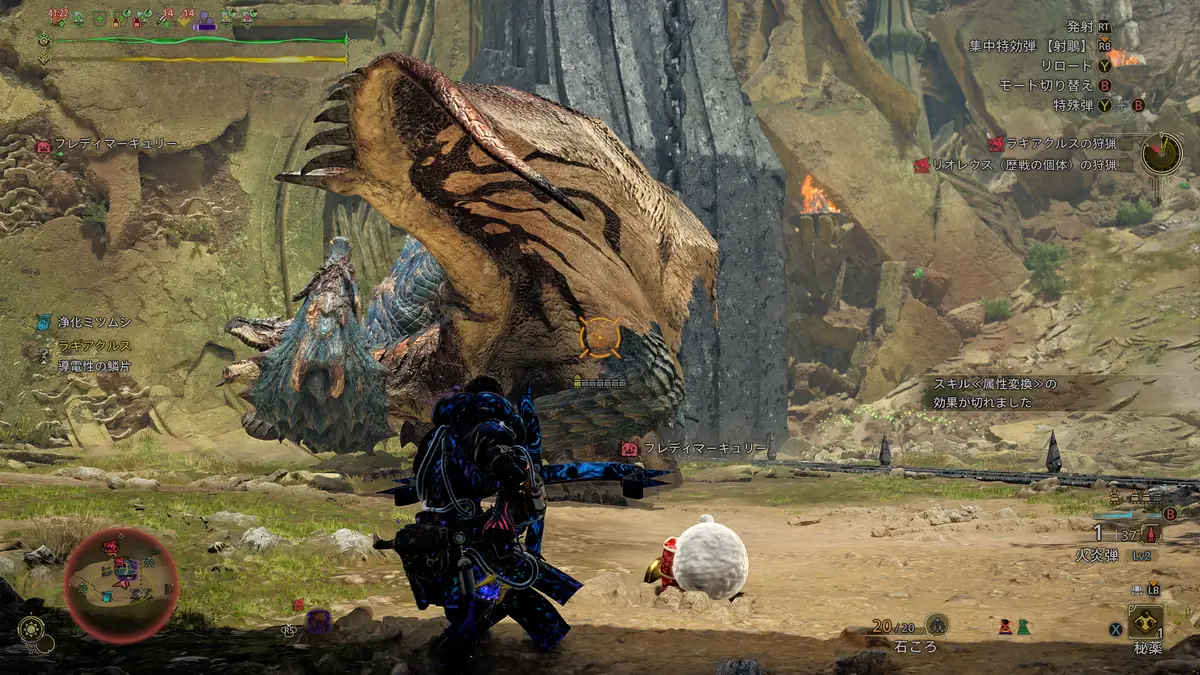The width and height of the screenshot is (1200, 675).
Task: Click the purple status effect icon
Action: pyautogui.click(x=205, y=18)
